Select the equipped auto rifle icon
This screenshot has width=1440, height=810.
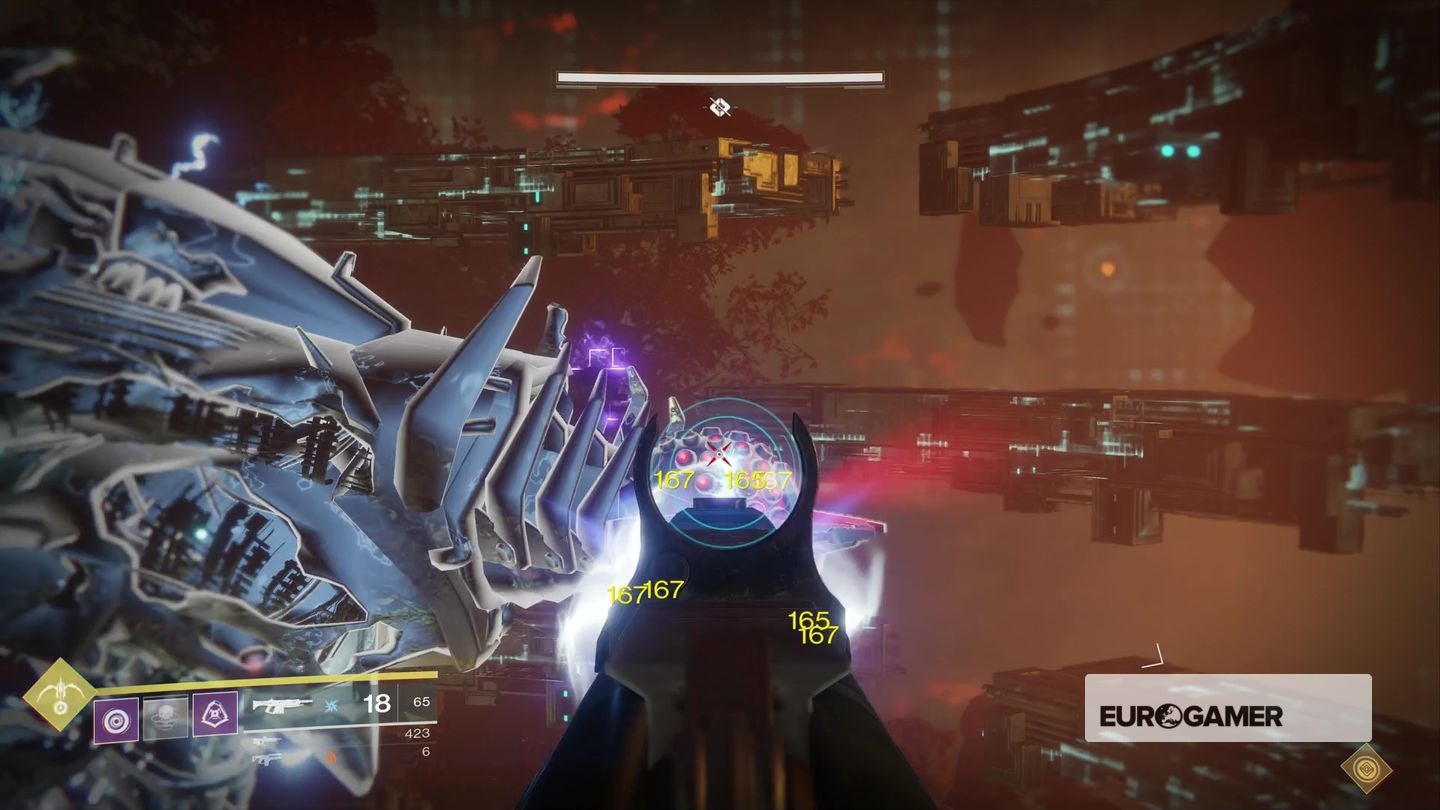point(283,705)
